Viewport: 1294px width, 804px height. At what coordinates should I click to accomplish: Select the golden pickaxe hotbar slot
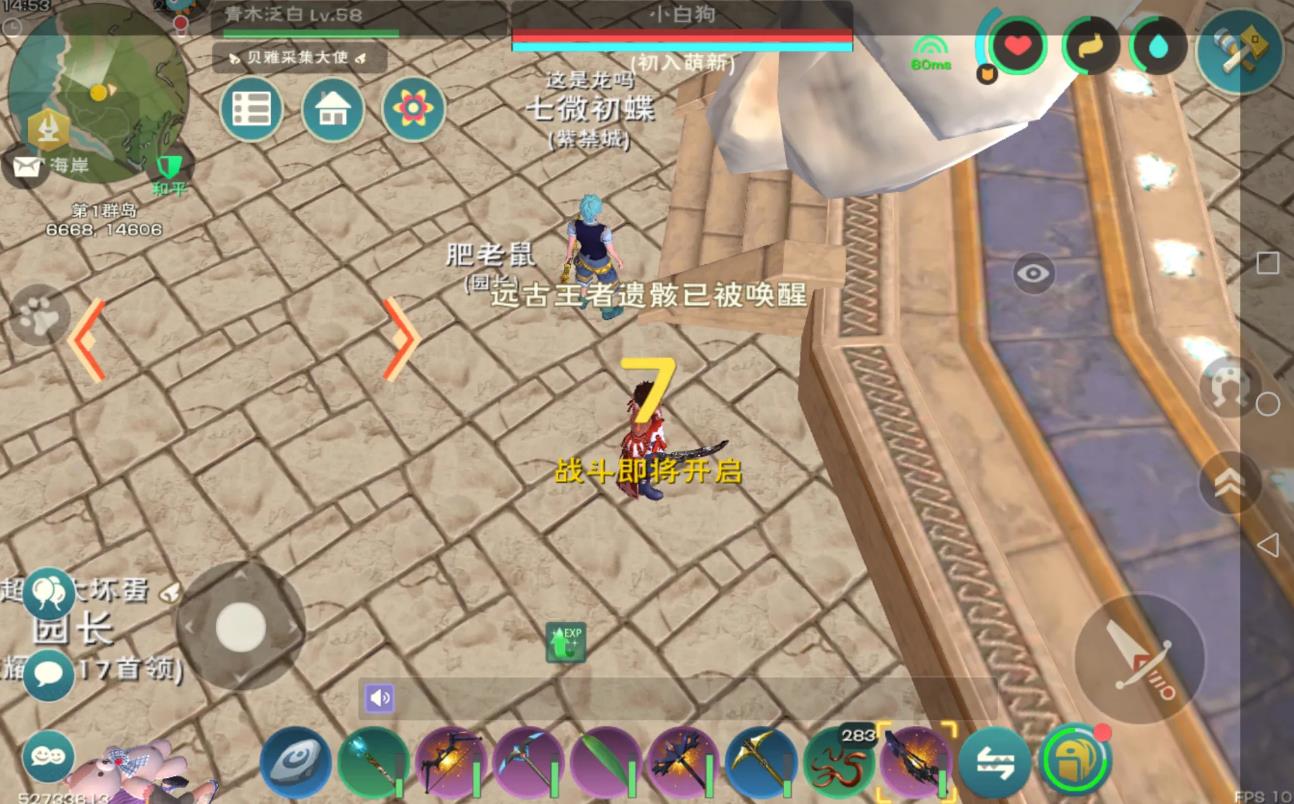tap(760, 762)
